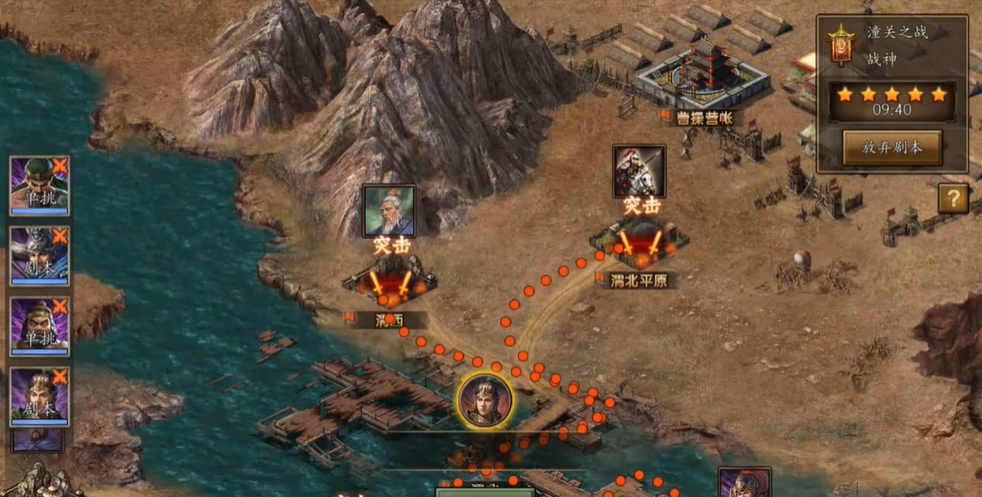Choose the silver-helmet general's 剧本 portrait
982x497 pixels.
(40, 255)
